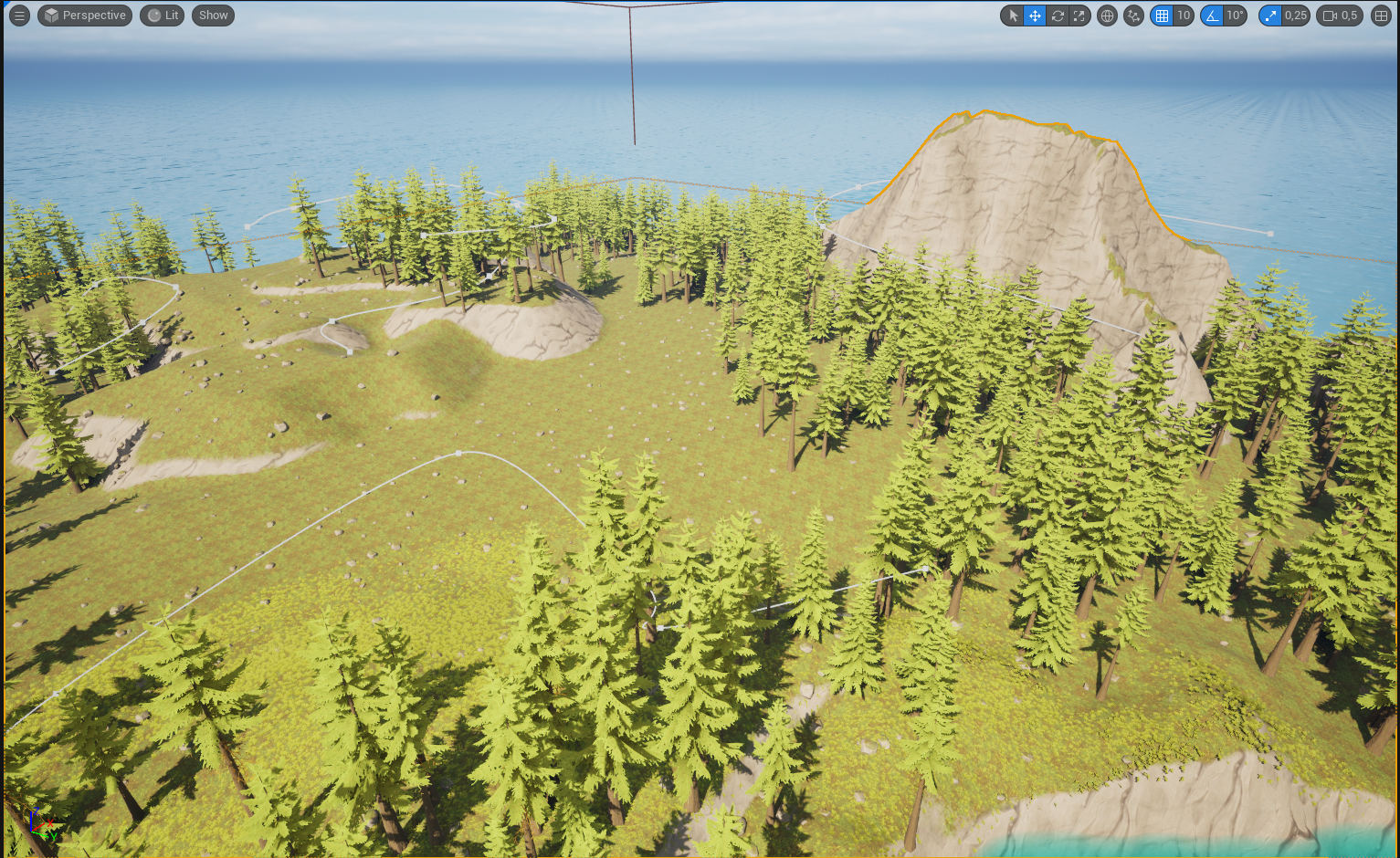The width and height of the screenshot is (1400, 858).
Task: Choose the translate move tool
Action: point(1035,16)
